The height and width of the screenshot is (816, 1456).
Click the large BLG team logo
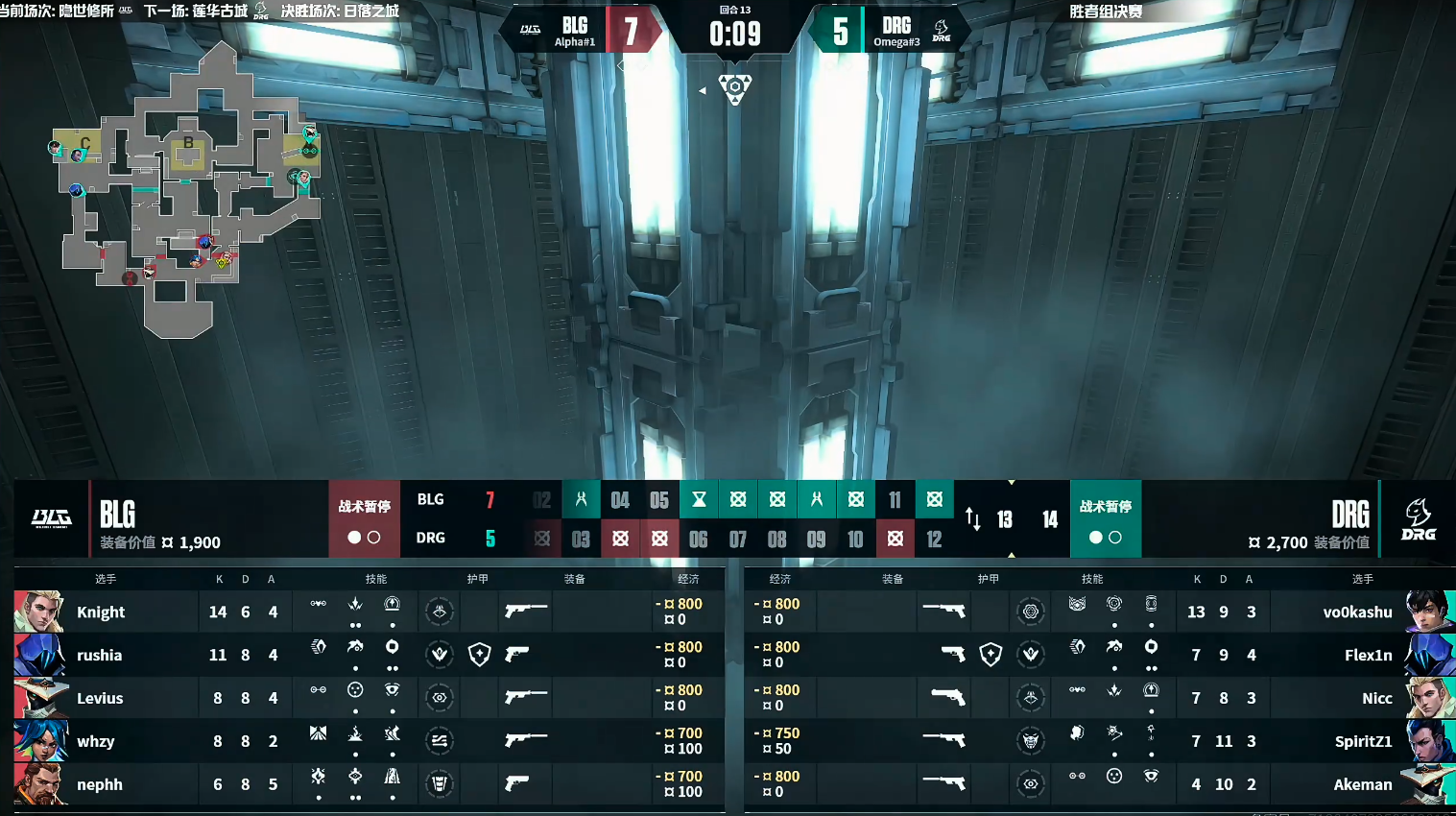(51, 518)
